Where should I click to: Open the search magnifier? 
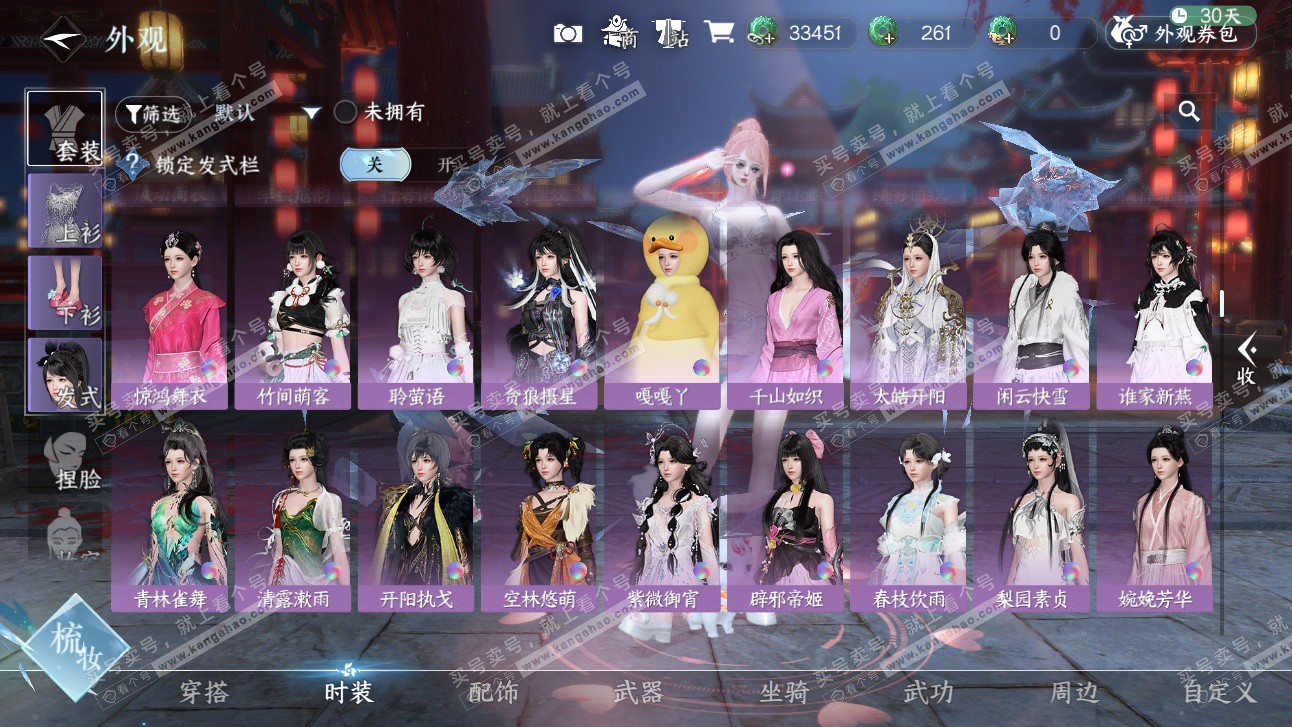pos(1189,111)
